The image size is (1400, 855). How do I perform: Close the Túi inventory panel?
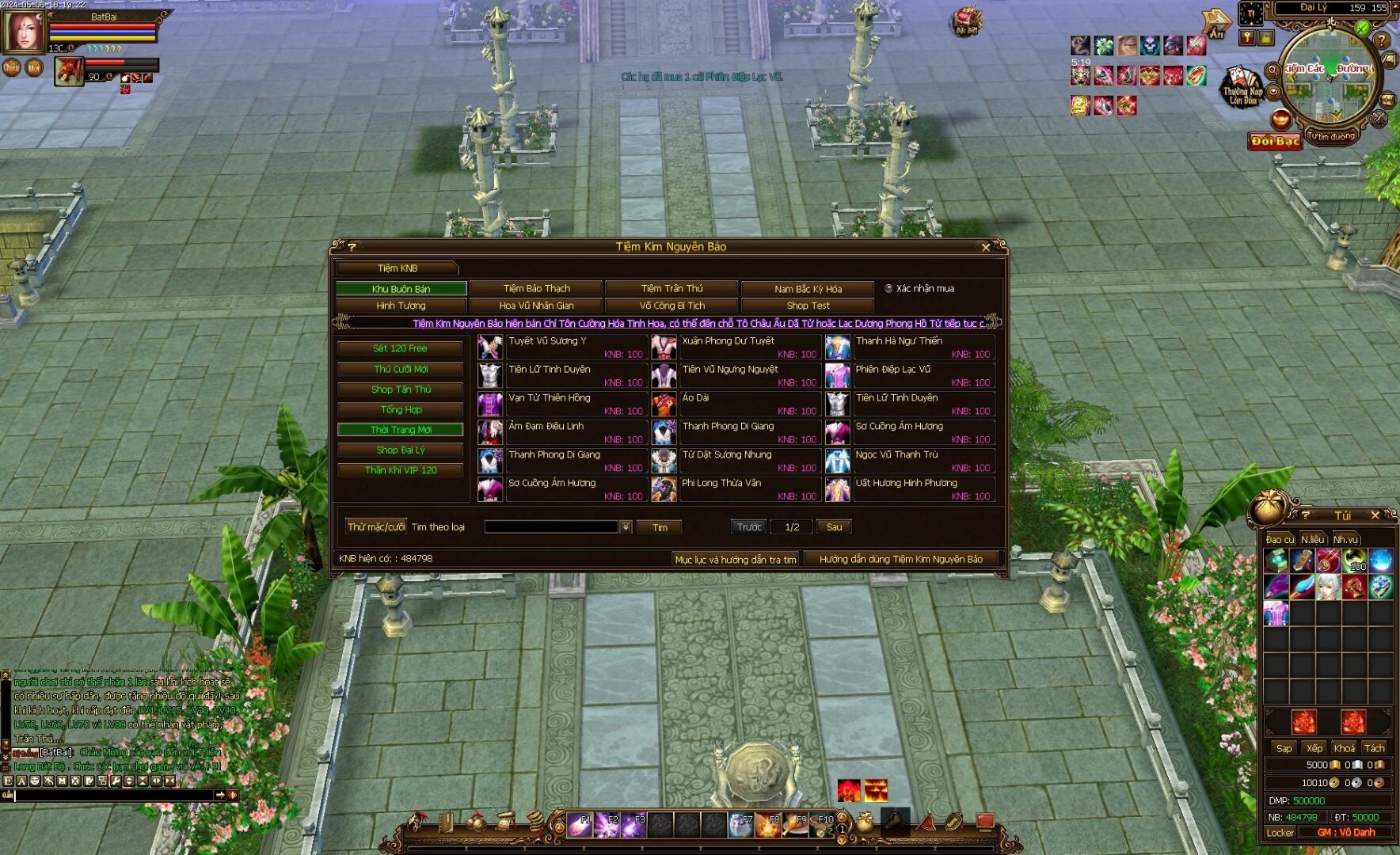click(1375, 515)
